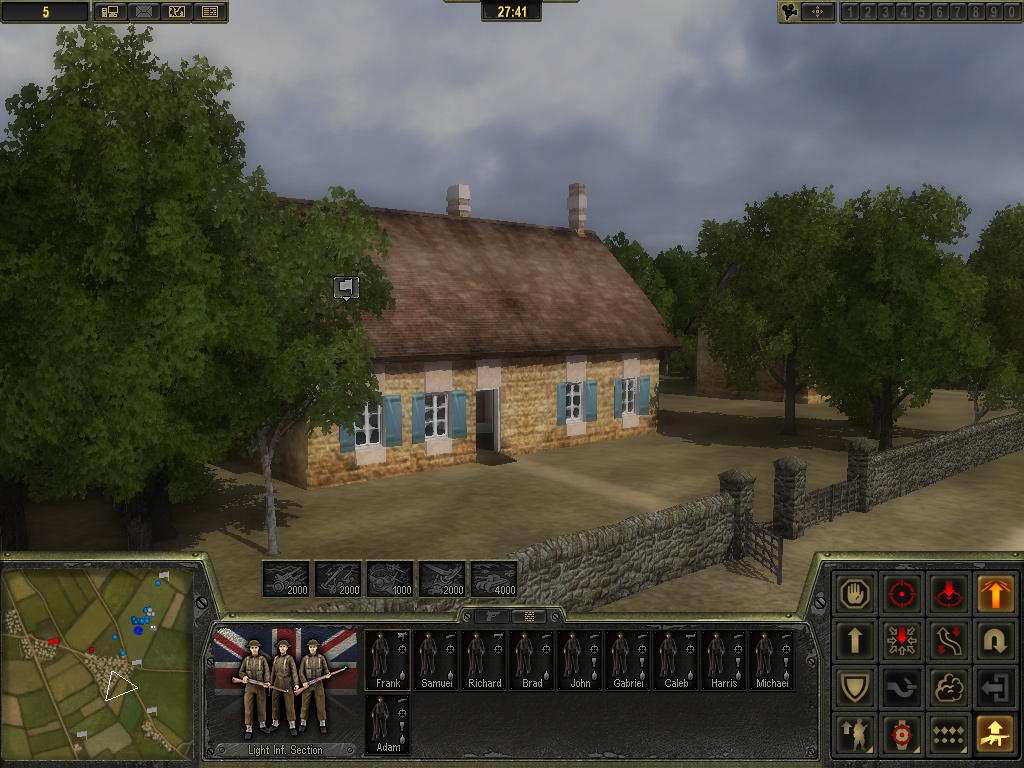Viewport: 1024px width, 768px height.
Task: Pick squad member Michael's card
Action: tap(771, 658)
